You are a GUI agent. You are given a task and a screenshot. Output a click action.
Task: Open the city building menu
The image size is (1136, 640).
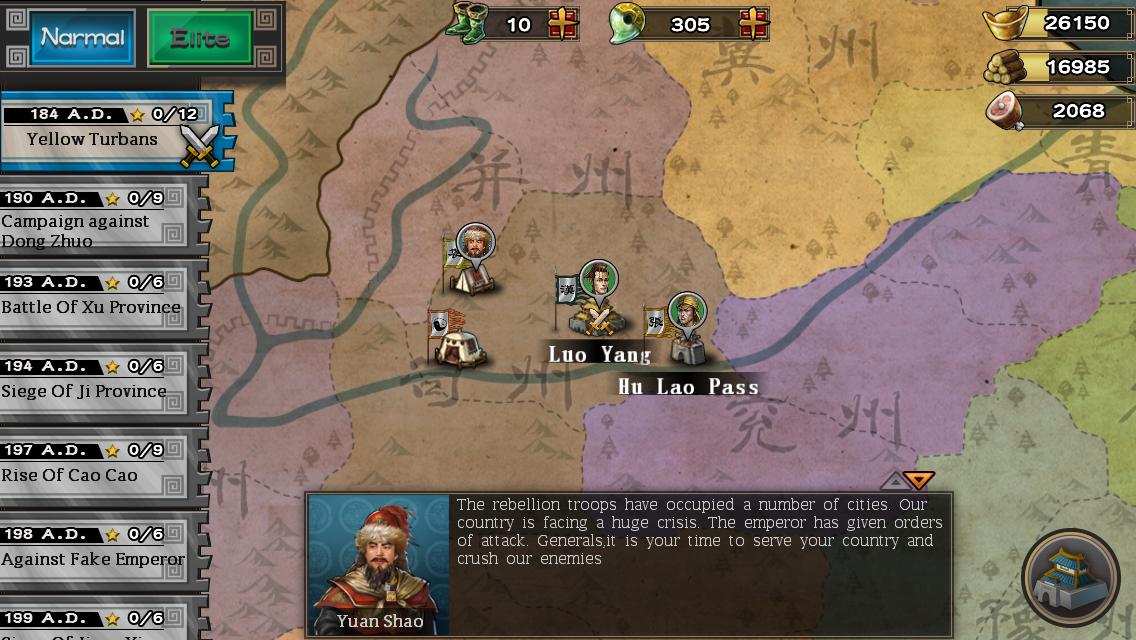click(1071, 579)
